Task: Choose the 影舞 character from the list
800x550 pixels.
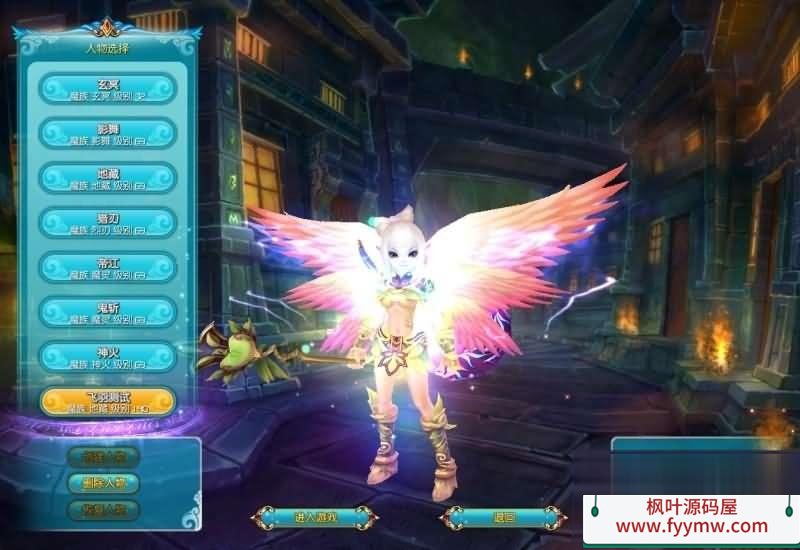Action: click(108, 133)
